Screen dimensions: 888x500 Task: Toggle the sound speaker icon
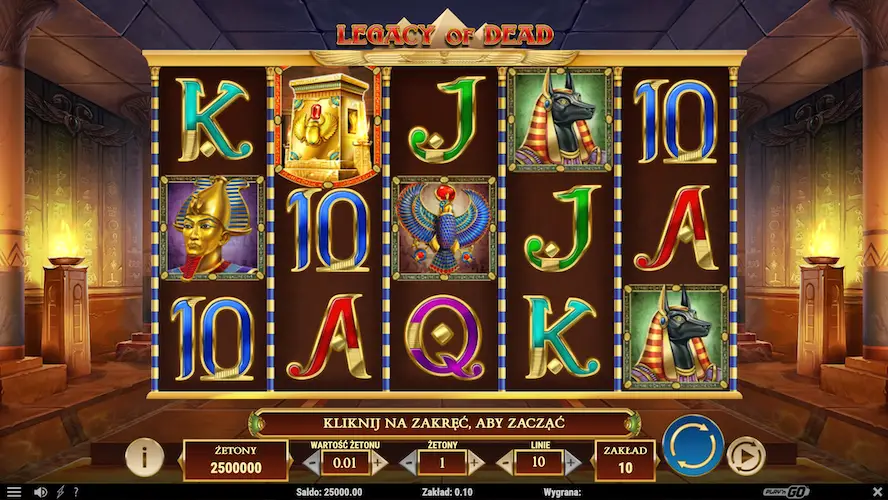tap(41, 492)
